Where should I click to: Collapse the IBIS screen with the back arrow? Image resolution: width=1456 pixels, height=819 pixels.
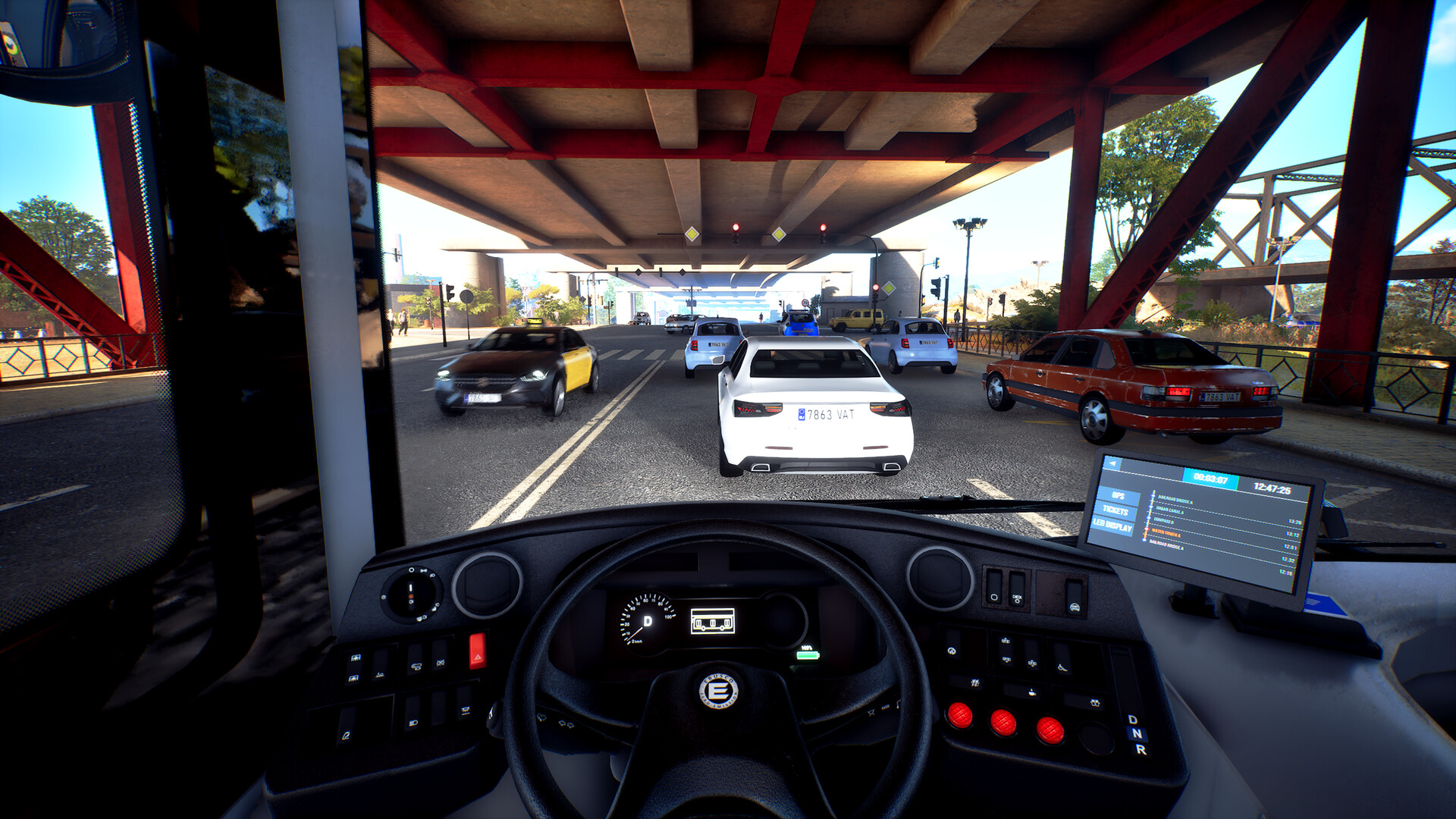coord(1113,463)
